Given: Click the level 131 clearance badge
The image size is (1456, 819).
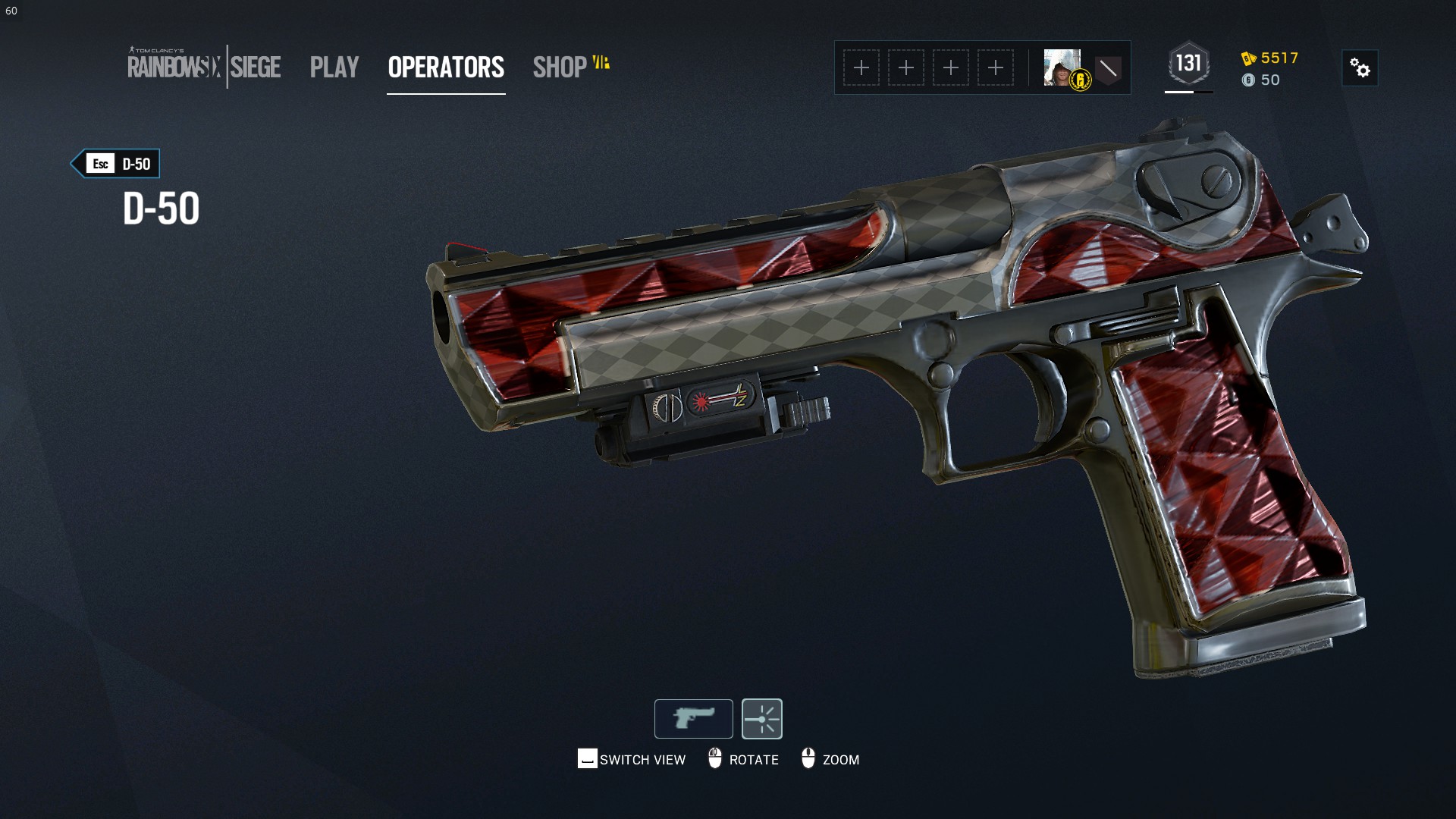Looking at the screenshot, I should point(1188,64).
